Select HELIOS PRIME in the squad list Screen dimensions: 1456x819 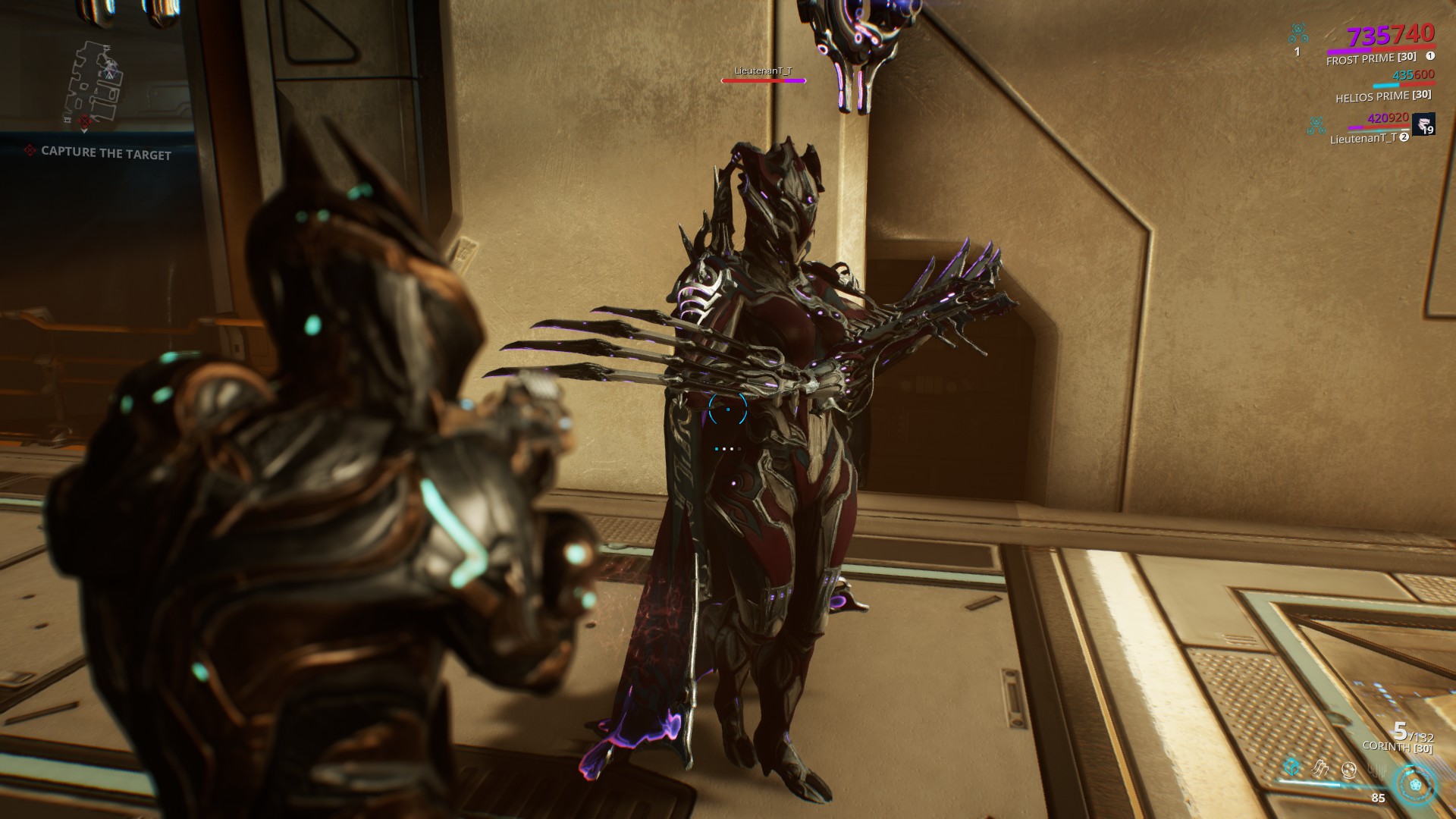click(x=1384, y=96)
